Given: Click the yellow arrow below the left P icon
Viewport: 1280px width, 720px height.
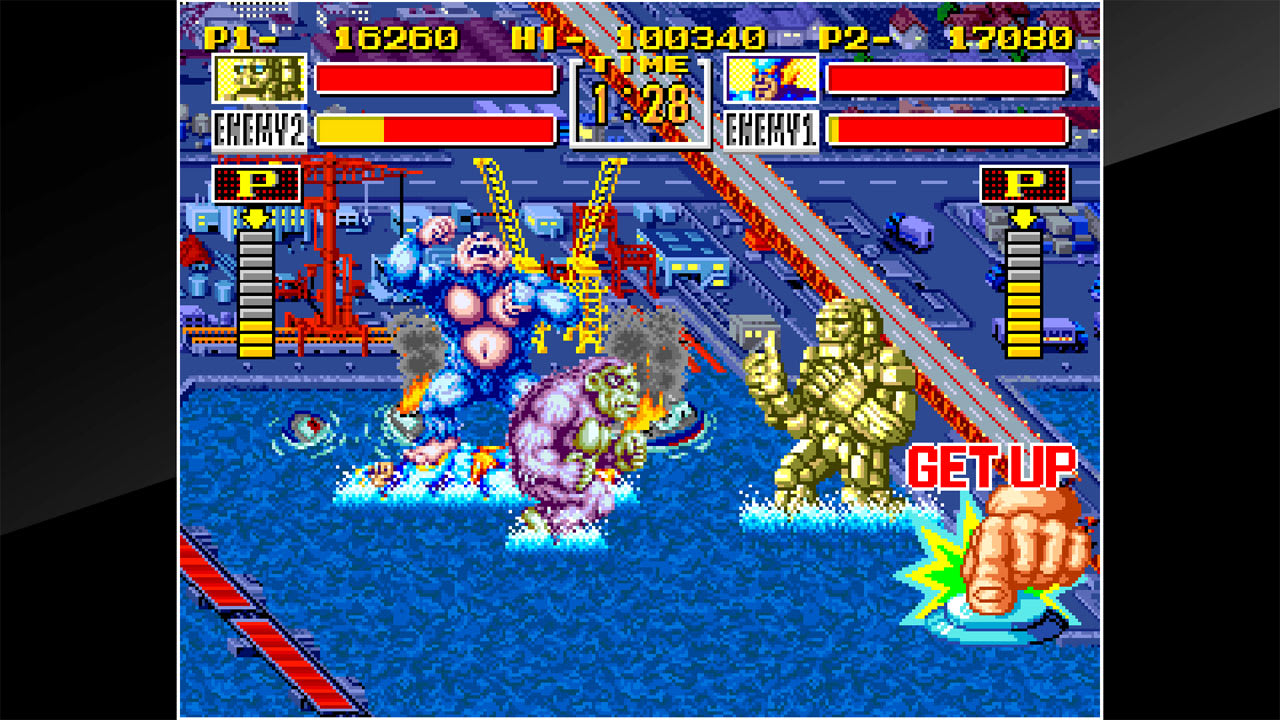Looking at the screenshot, I should coord(257,217).
